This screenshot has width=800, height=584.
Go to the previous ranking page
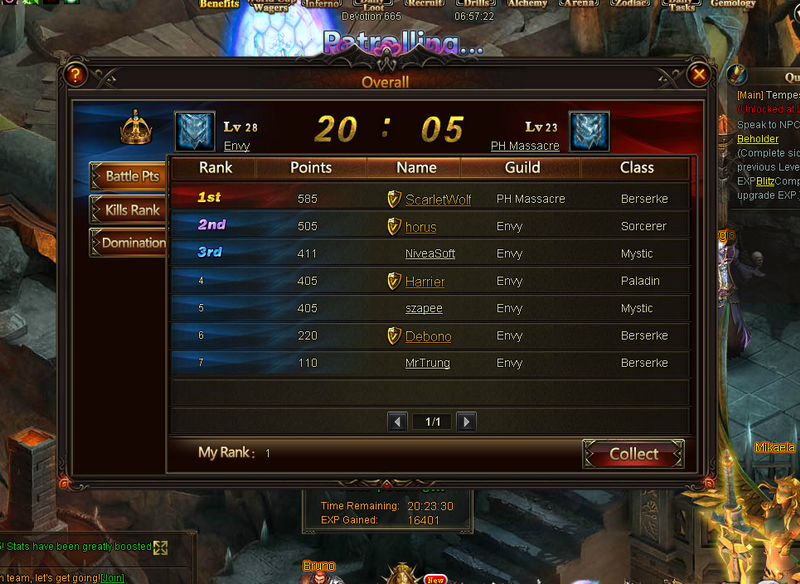point(397,422)
